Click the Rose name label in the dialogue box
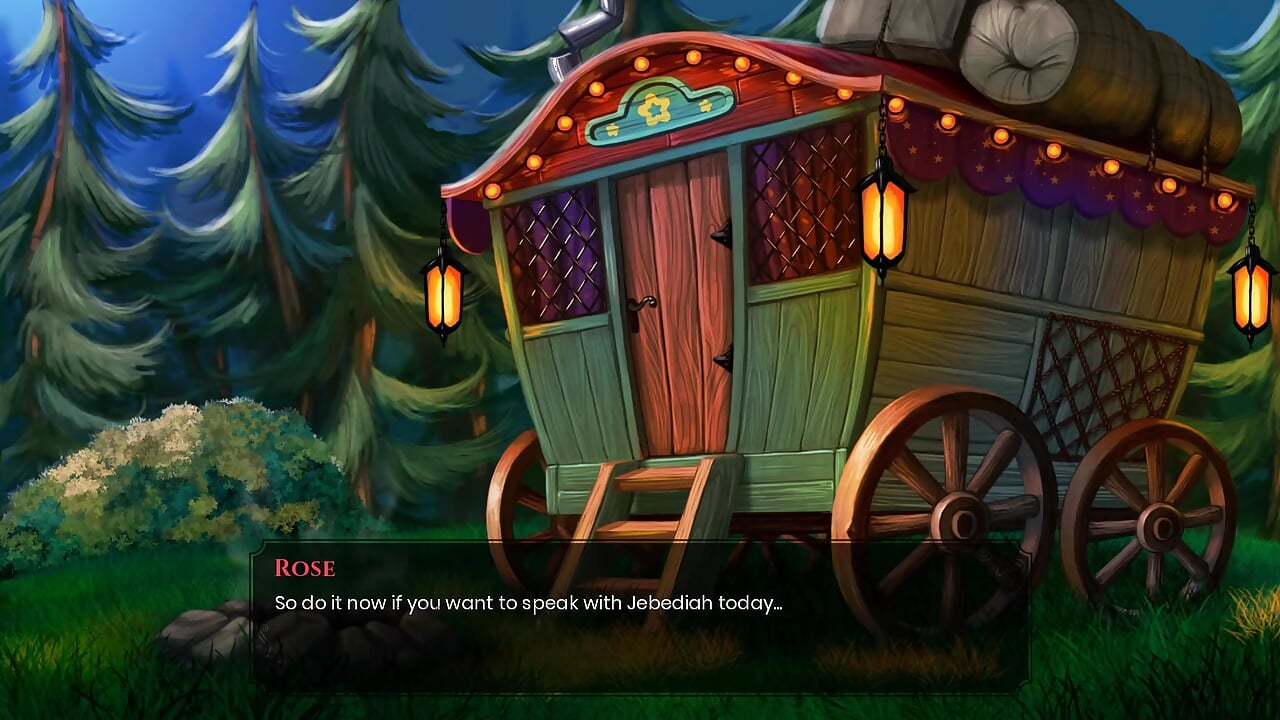The image size is (1280, 720). (303, 568)
